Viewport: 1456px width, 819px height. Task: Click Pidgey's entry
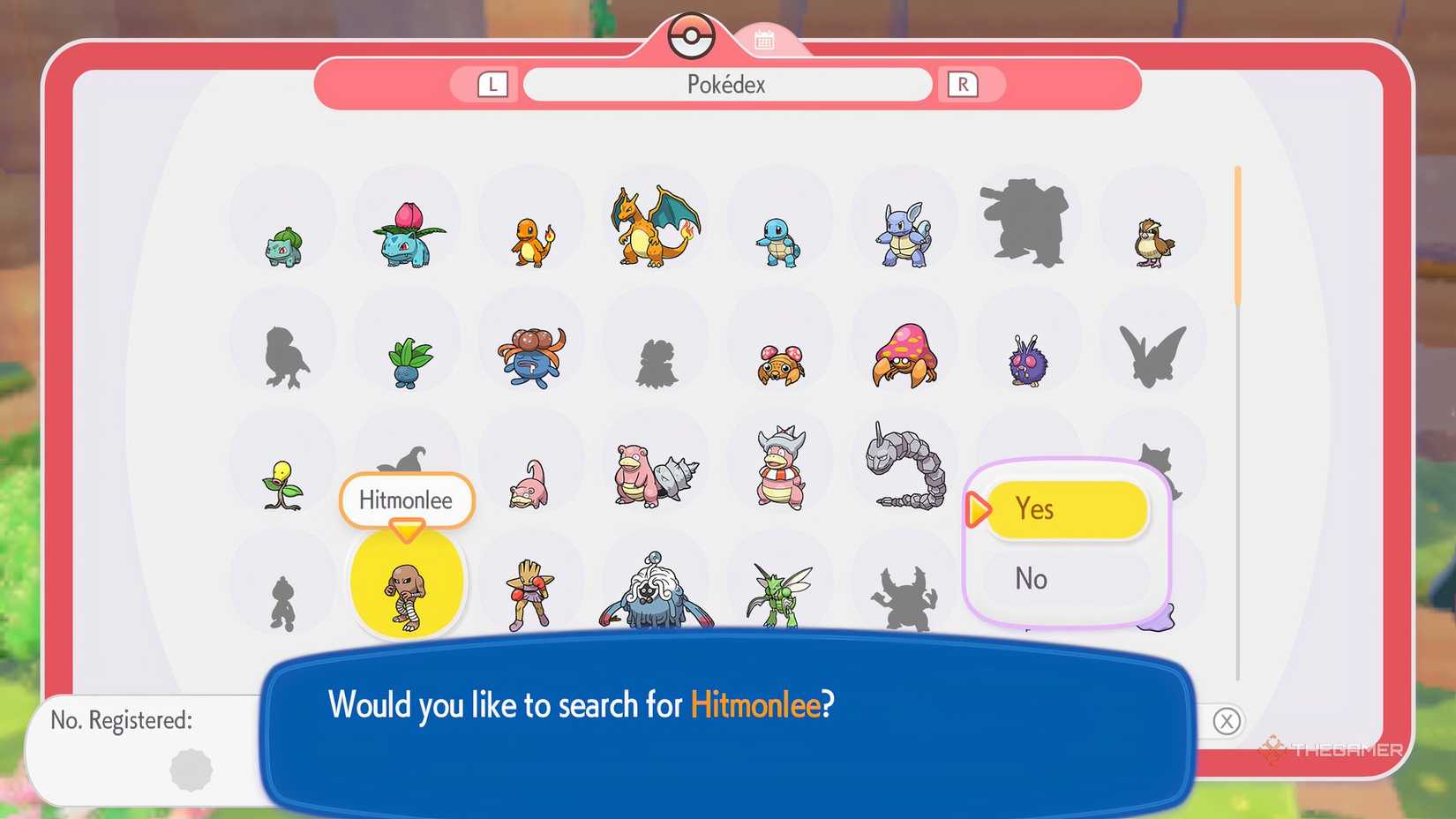click(x=1152, y=238)
